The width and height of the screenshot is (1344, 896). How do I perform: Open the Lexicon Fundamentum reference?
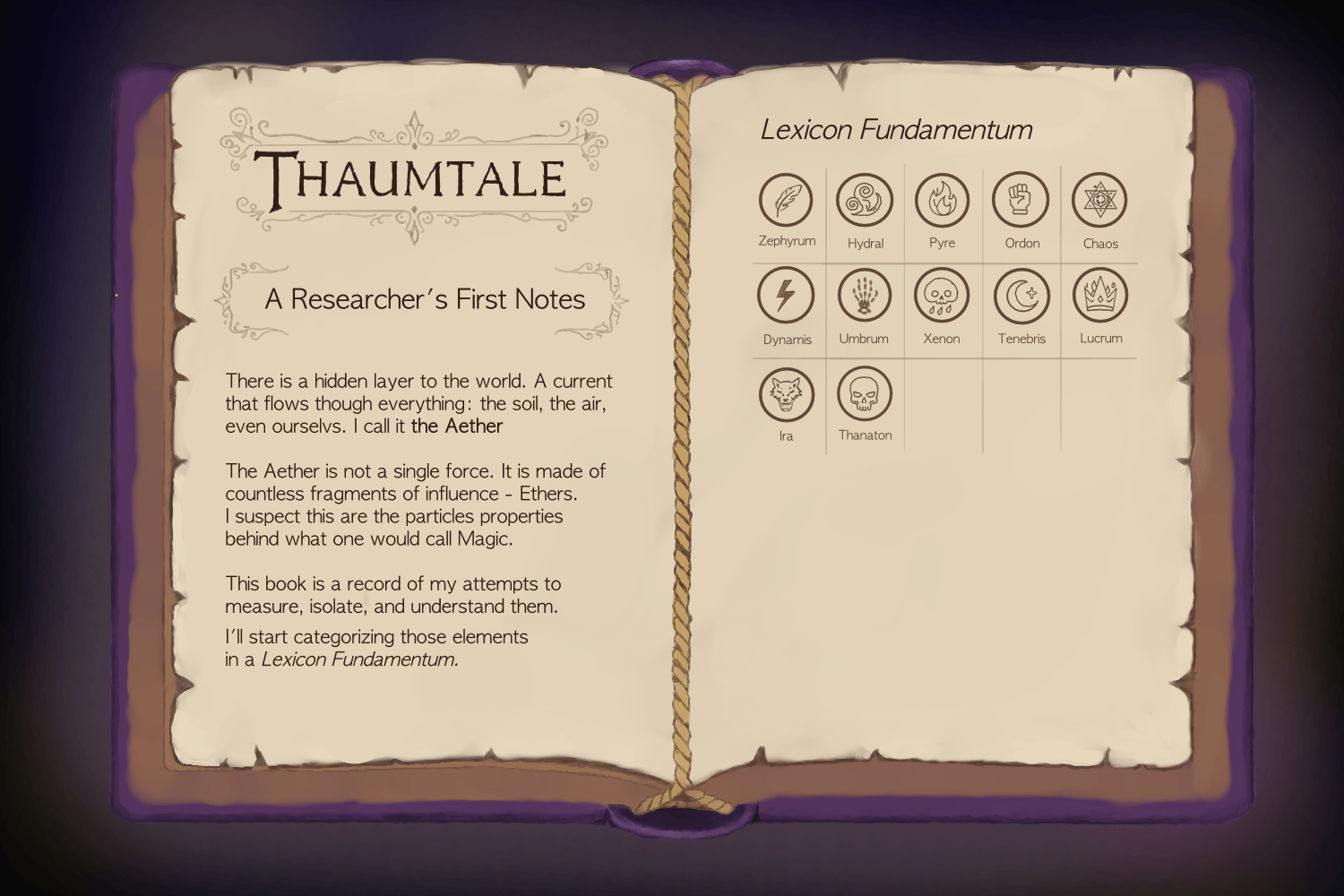click(898, 129)
